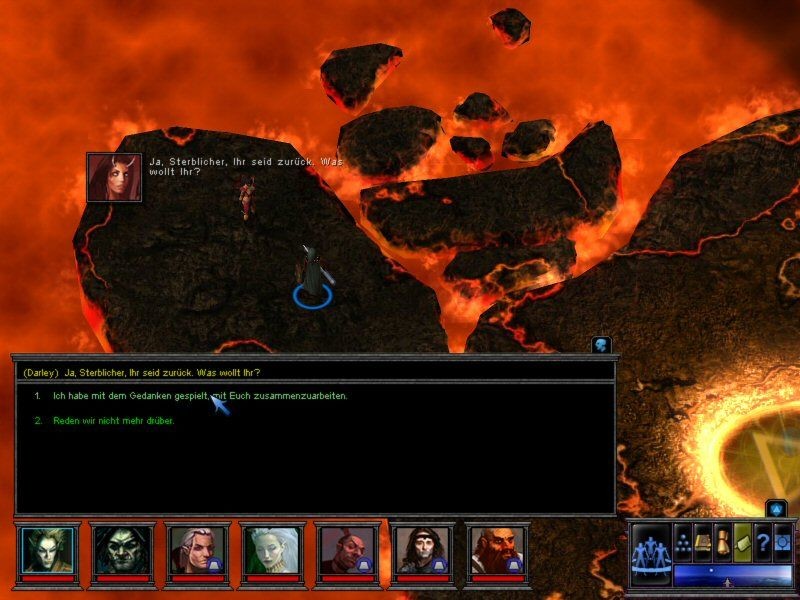Viewport: 800px width, 600px height.
Task: Click the day-night time bar
Action: 731,575
